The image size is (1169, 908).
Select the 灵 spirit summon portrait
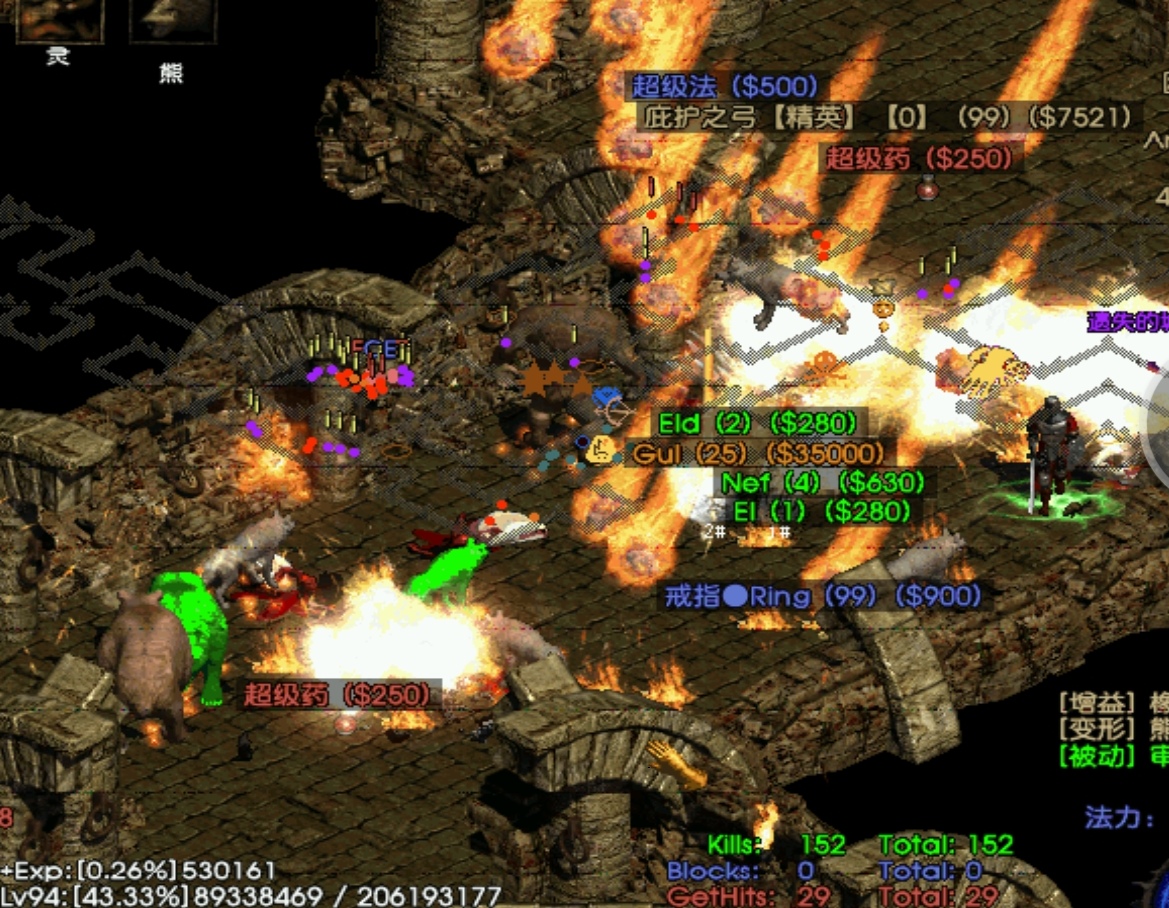(58, 20)
